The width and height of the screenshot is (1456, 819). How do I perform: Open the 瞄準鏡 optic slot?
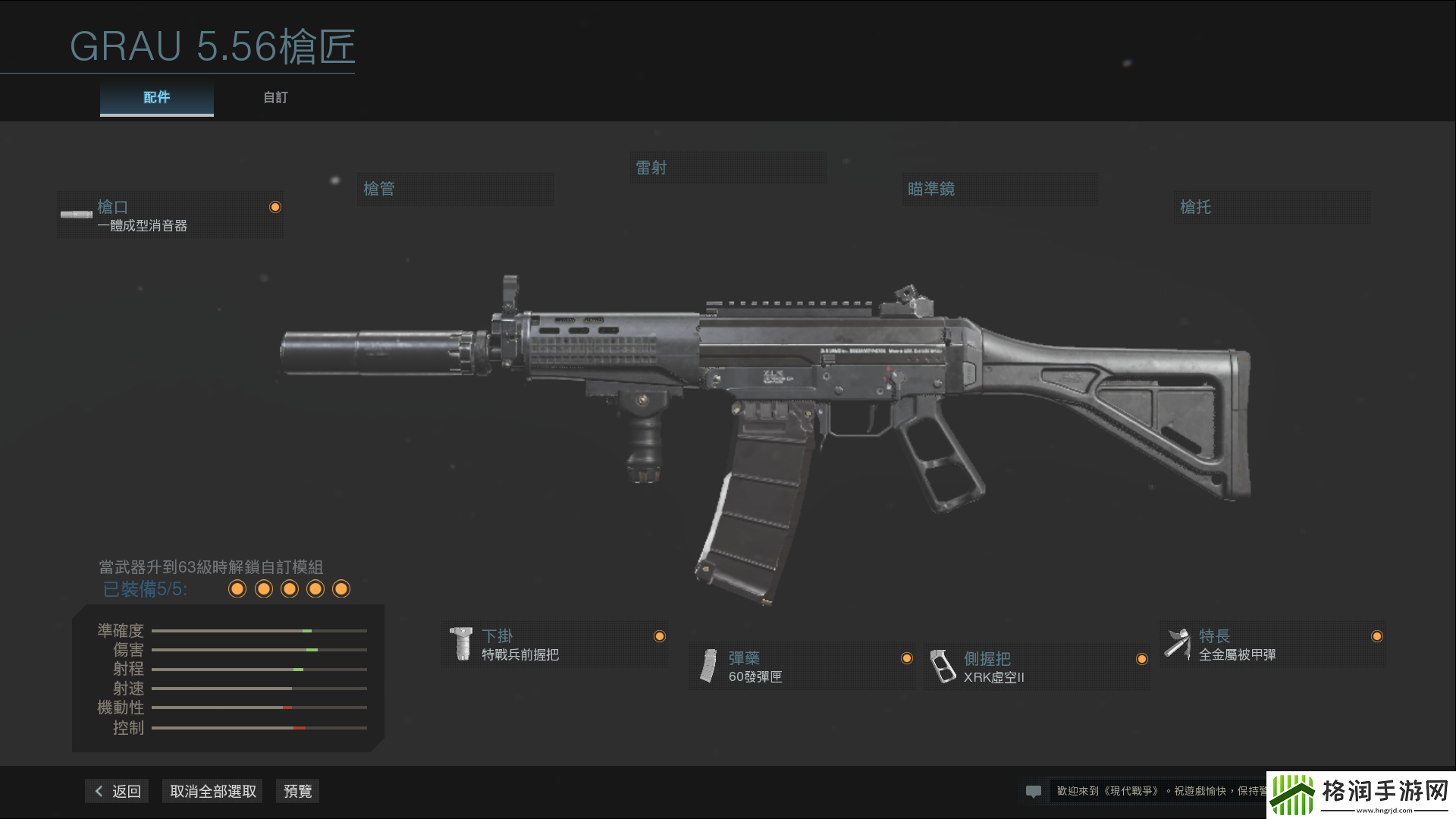tap(998, 189)
